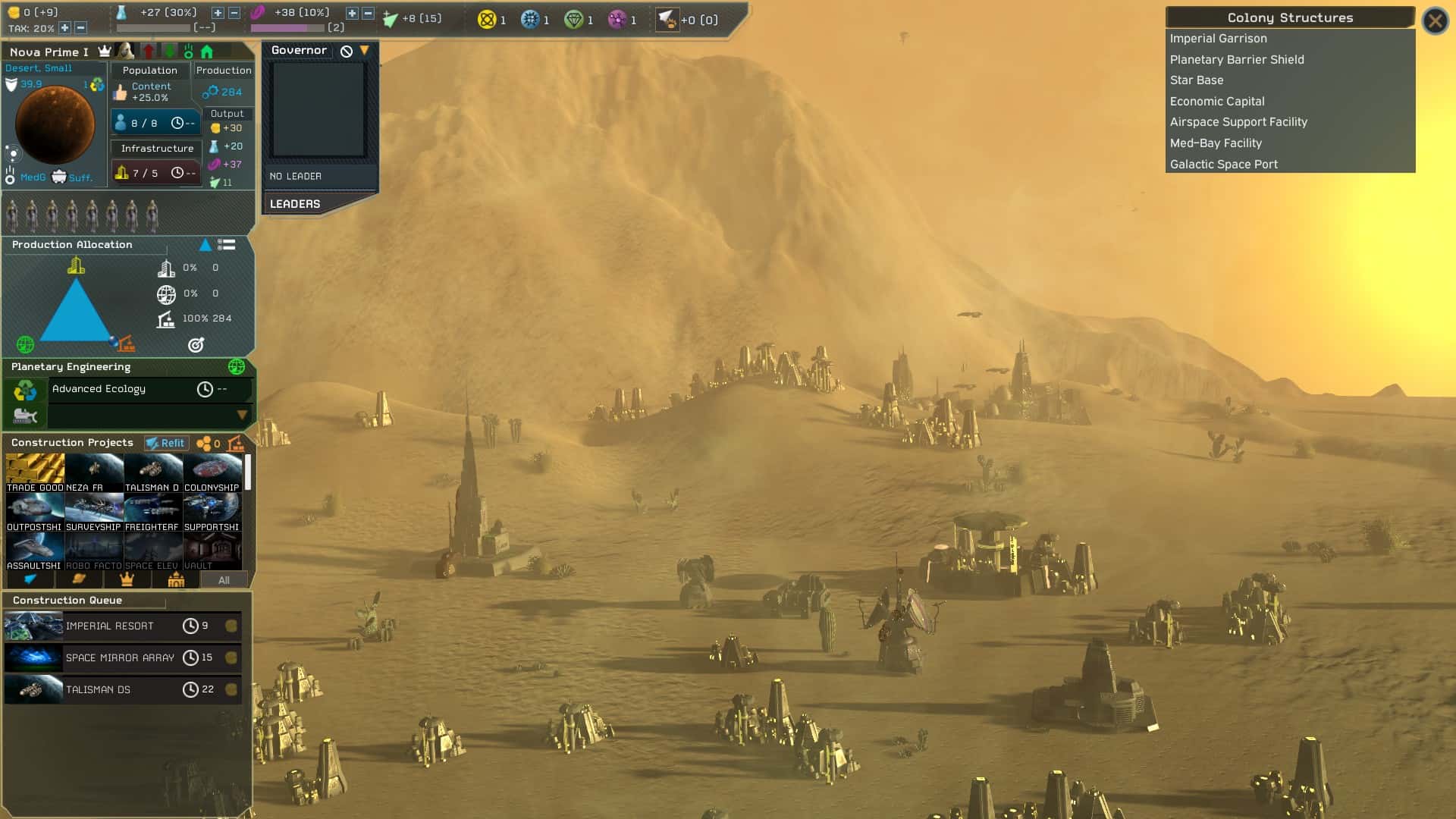This screenshot has width=1456, height=819.
Task: Open the Planetary Engineering project dropdown
Action: 242,415
